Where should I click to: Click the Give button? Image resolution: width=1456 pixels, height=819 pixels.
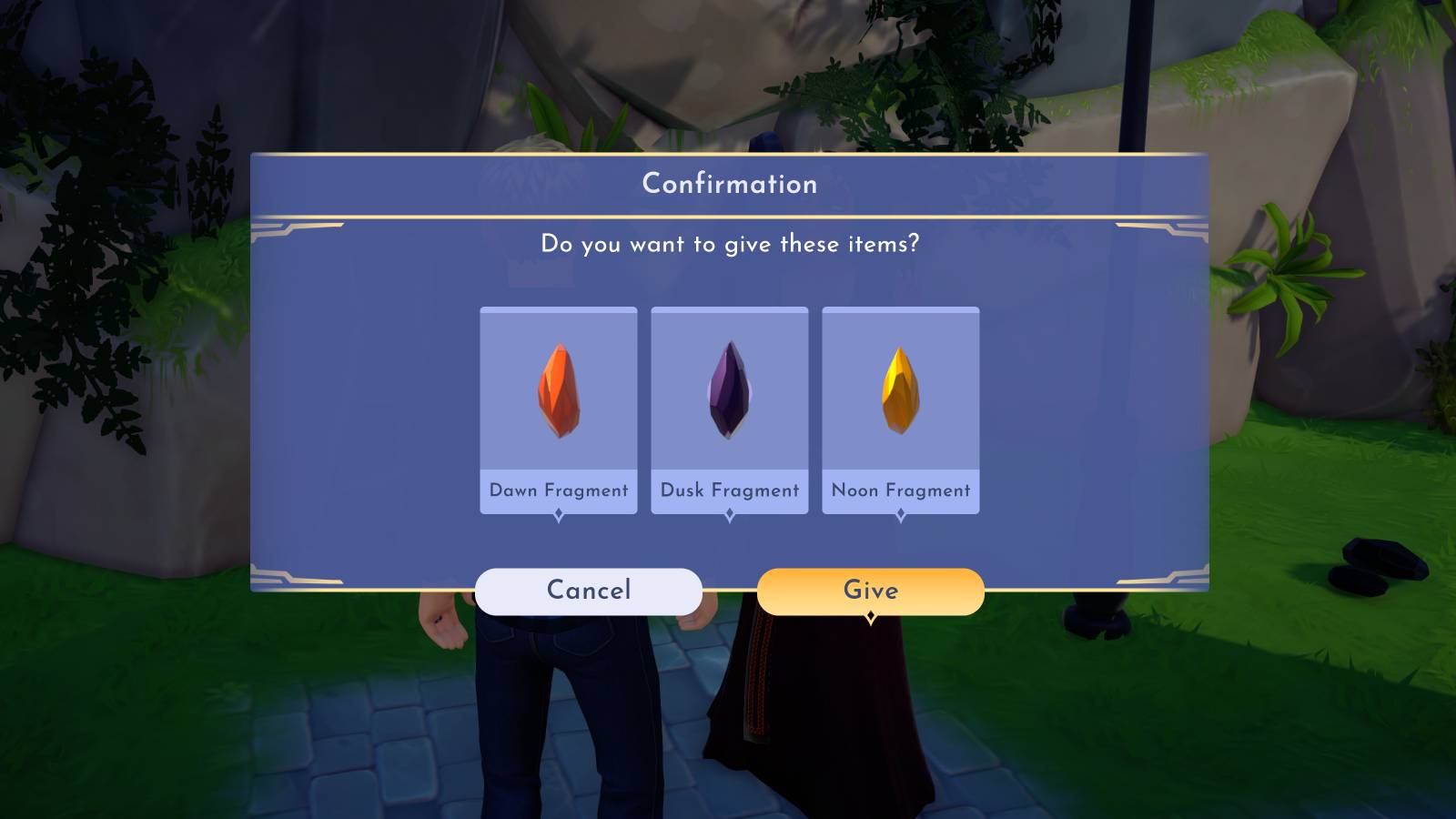coord(872,591)
